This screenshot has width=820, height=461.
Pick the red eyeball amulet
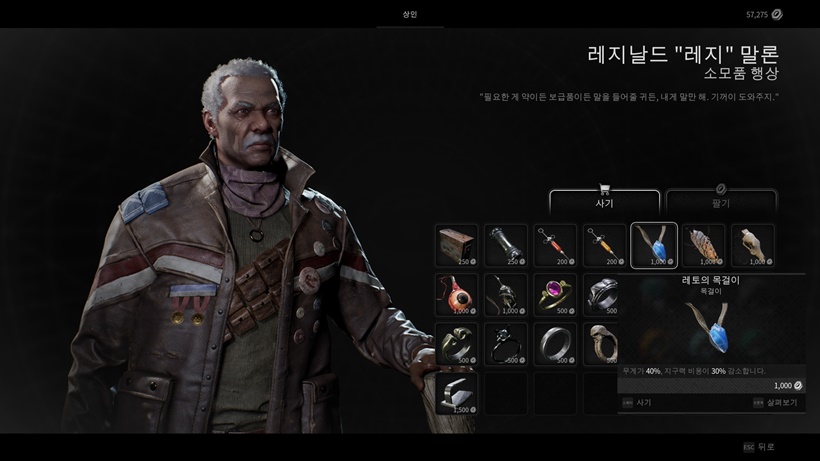click(456, 295)
